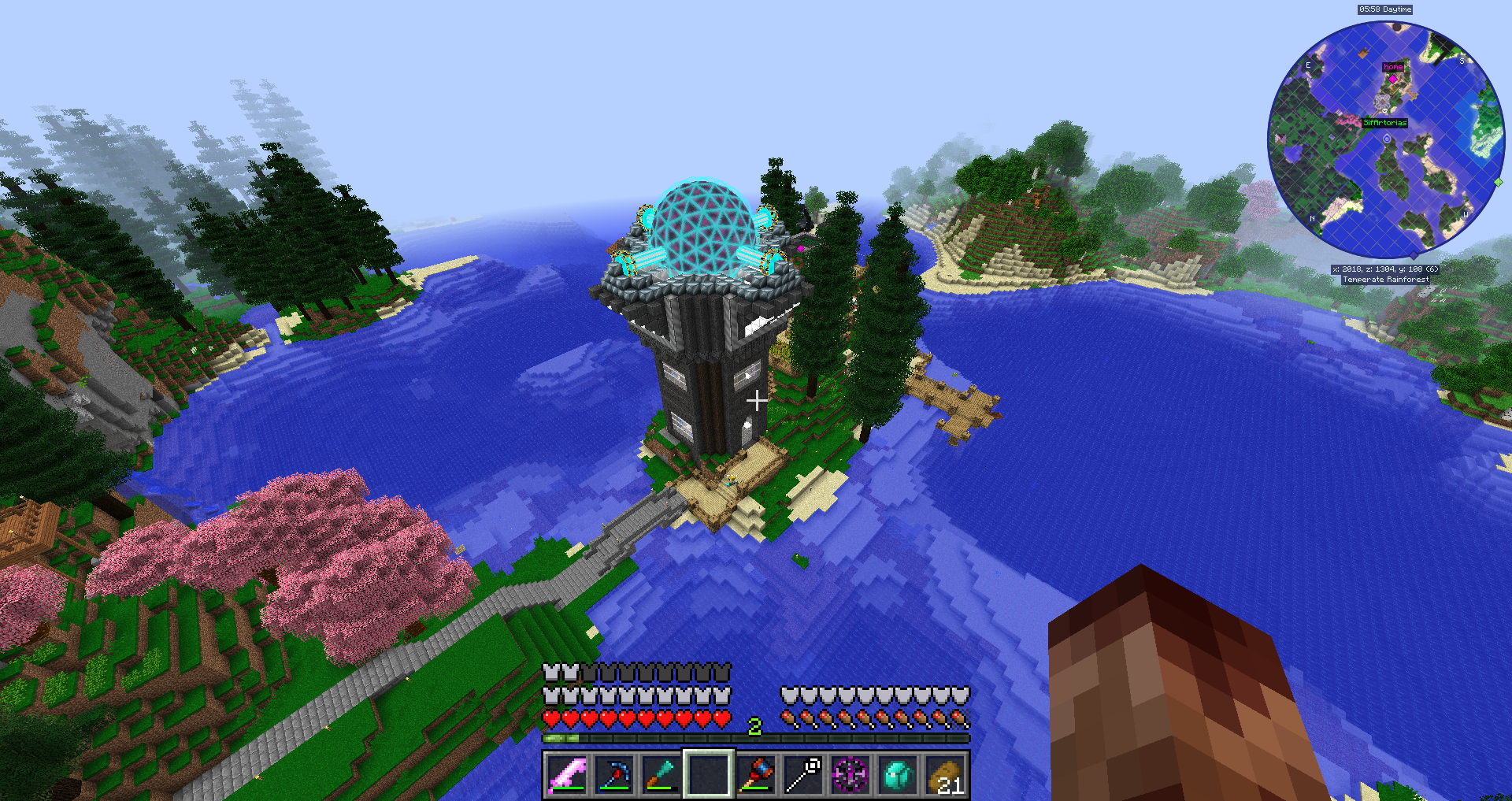Viewport: 1512px width, 801px height.
Task: Choose the teal-bladed tool hotbar slot
Action: click(x=661, y=774)
